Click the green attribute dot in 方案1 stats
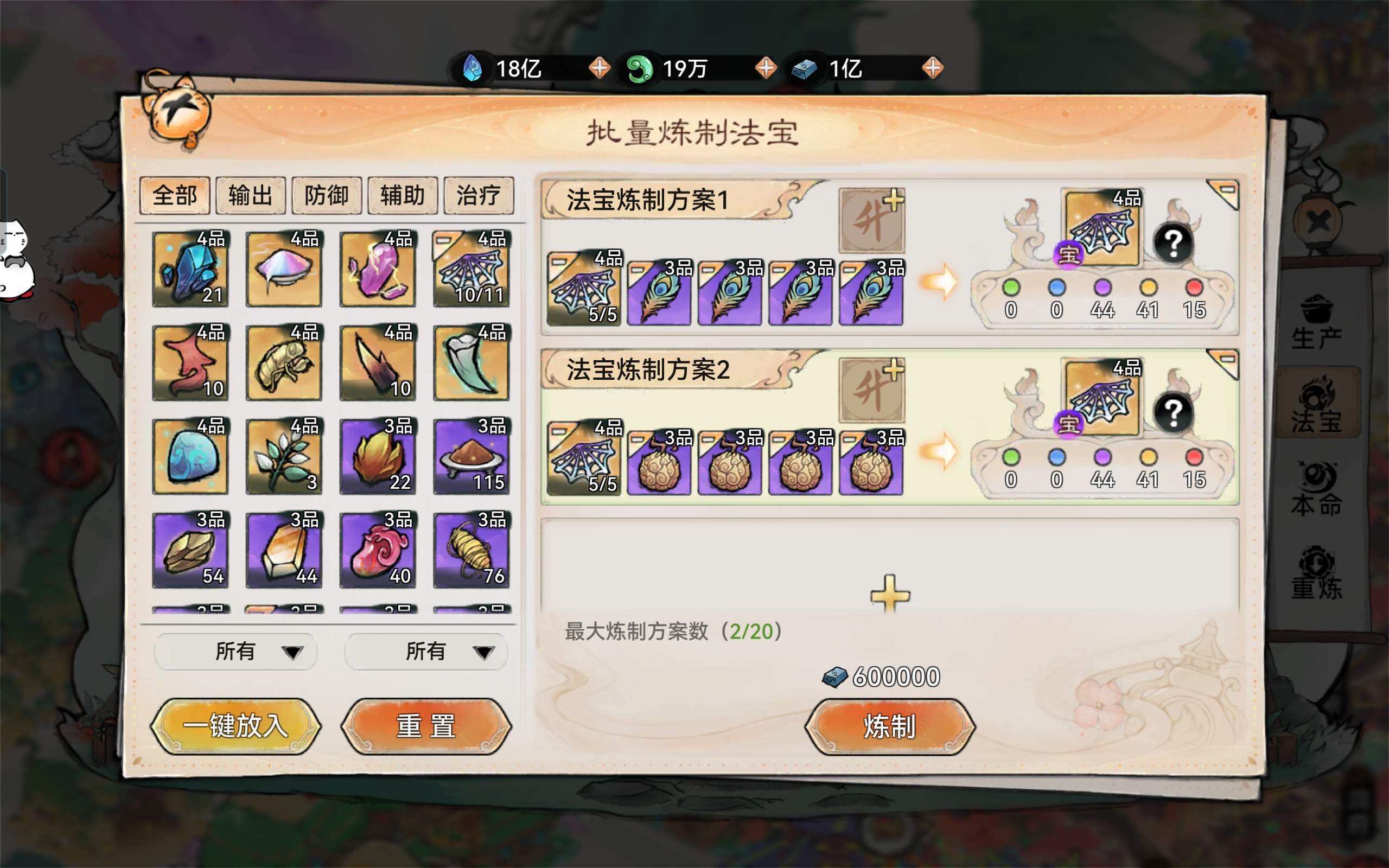The image size is (1389, 868). (1010, 290)
